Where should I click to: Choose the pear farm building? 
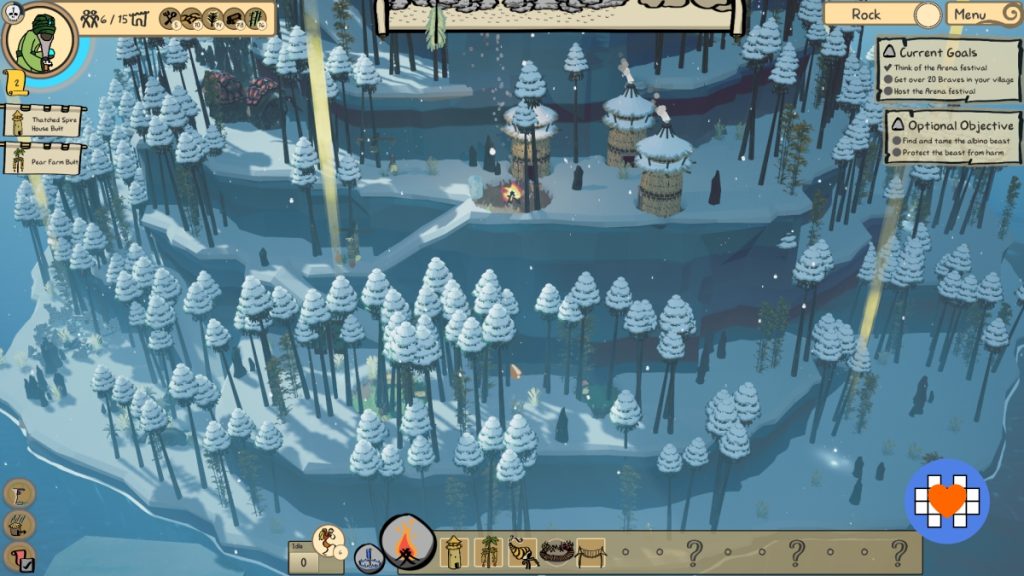point(489,551)
